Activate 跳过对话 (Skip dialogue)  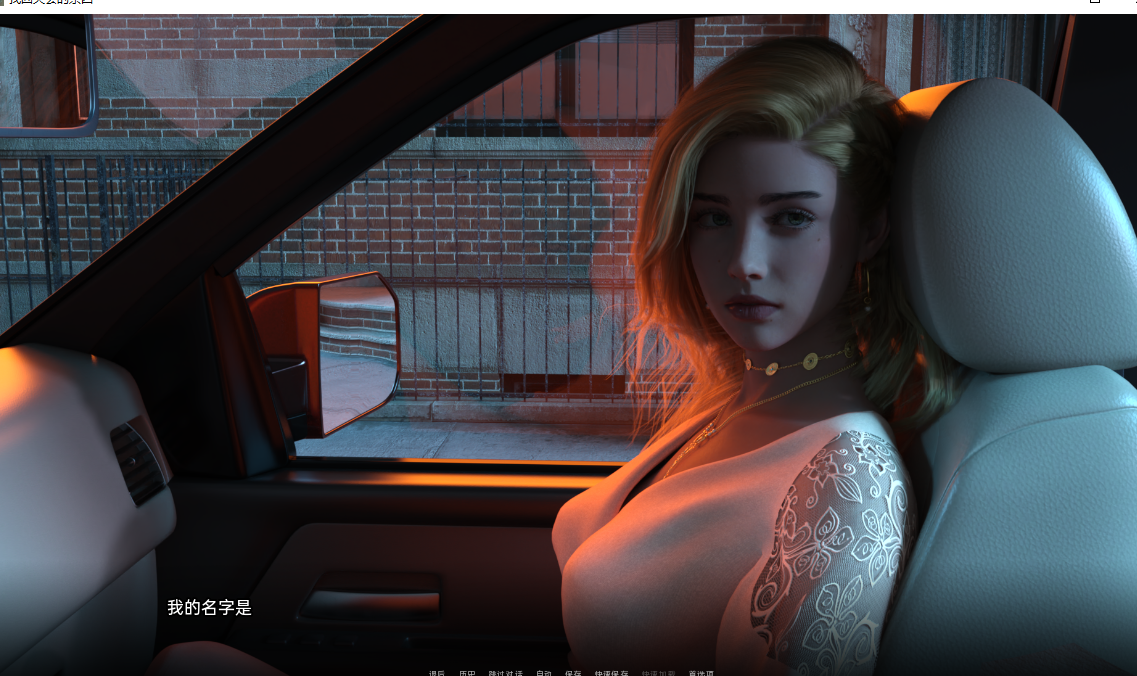pos(505,673)
